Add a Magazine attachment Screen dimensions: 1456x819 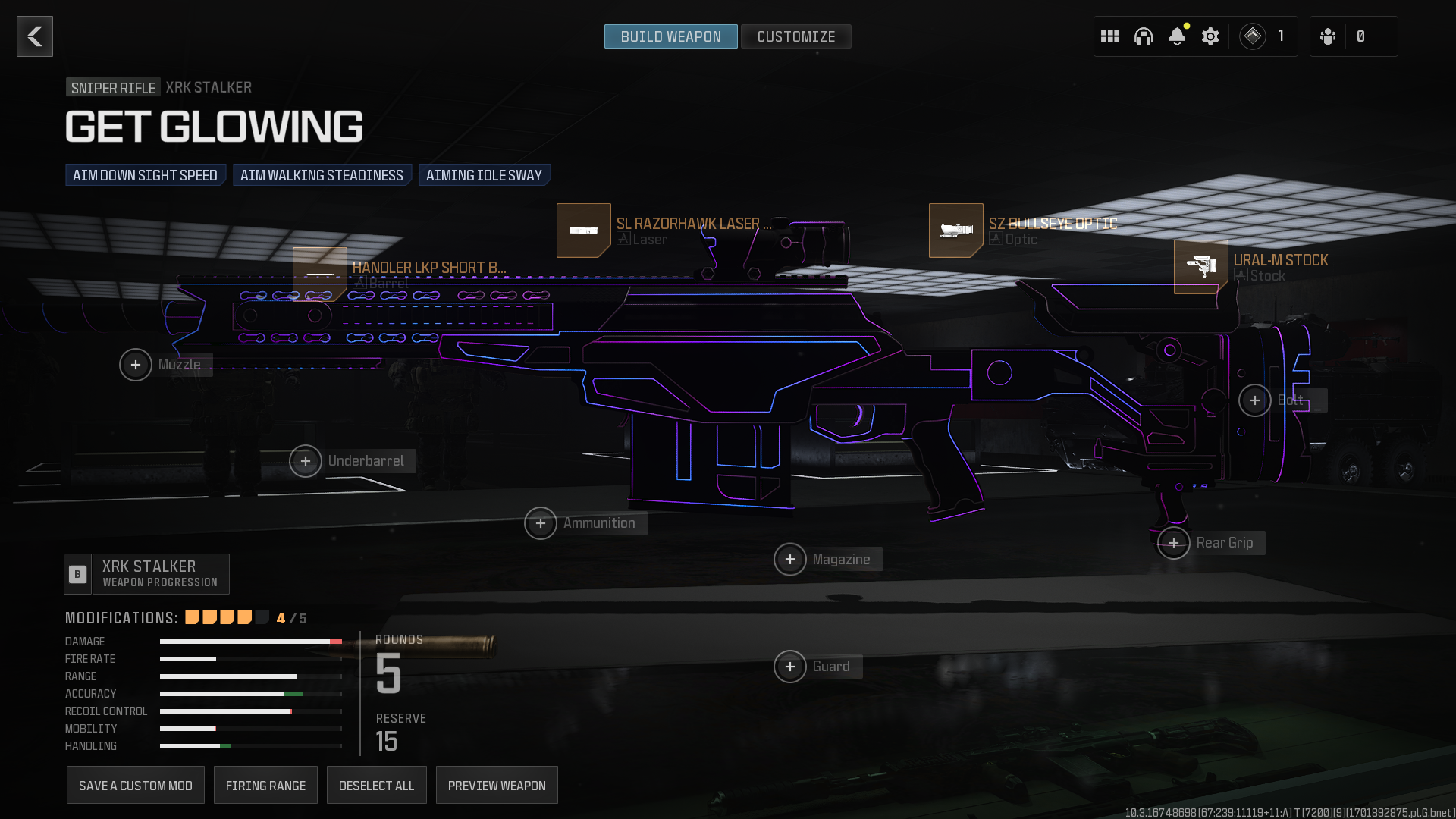(790, 560)
